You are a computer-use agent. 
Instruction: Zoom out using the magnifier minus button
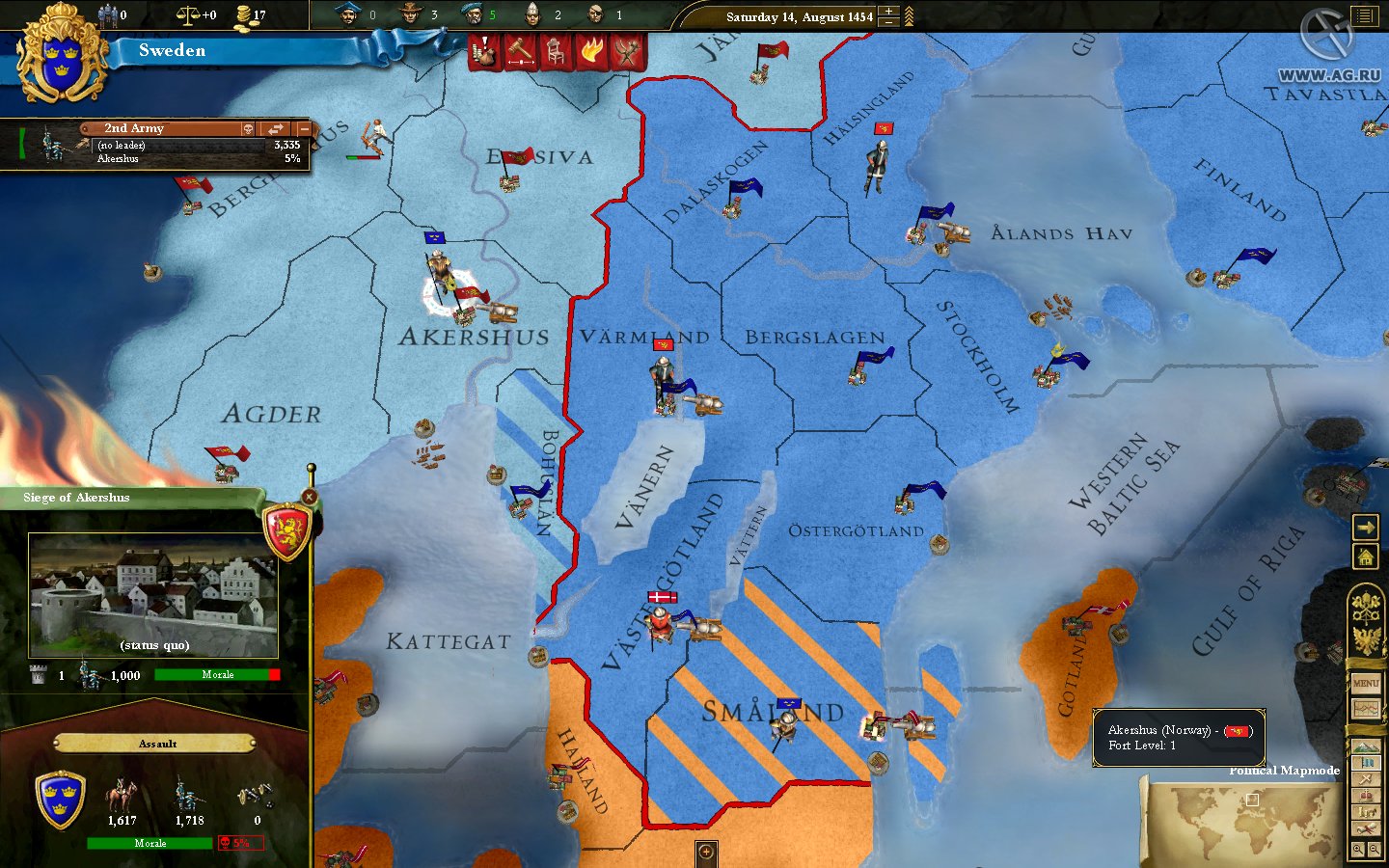1375,850
